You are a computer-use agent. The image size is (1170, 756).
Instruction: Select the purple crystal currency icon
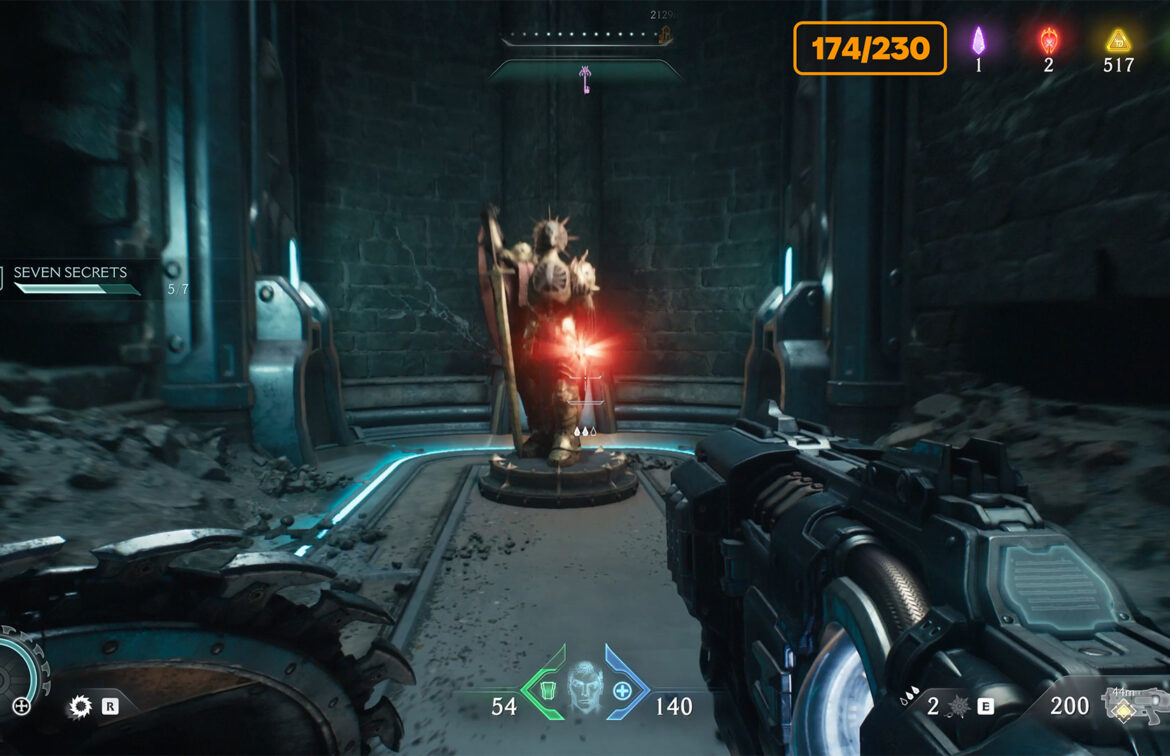click(x=979, y=41)
